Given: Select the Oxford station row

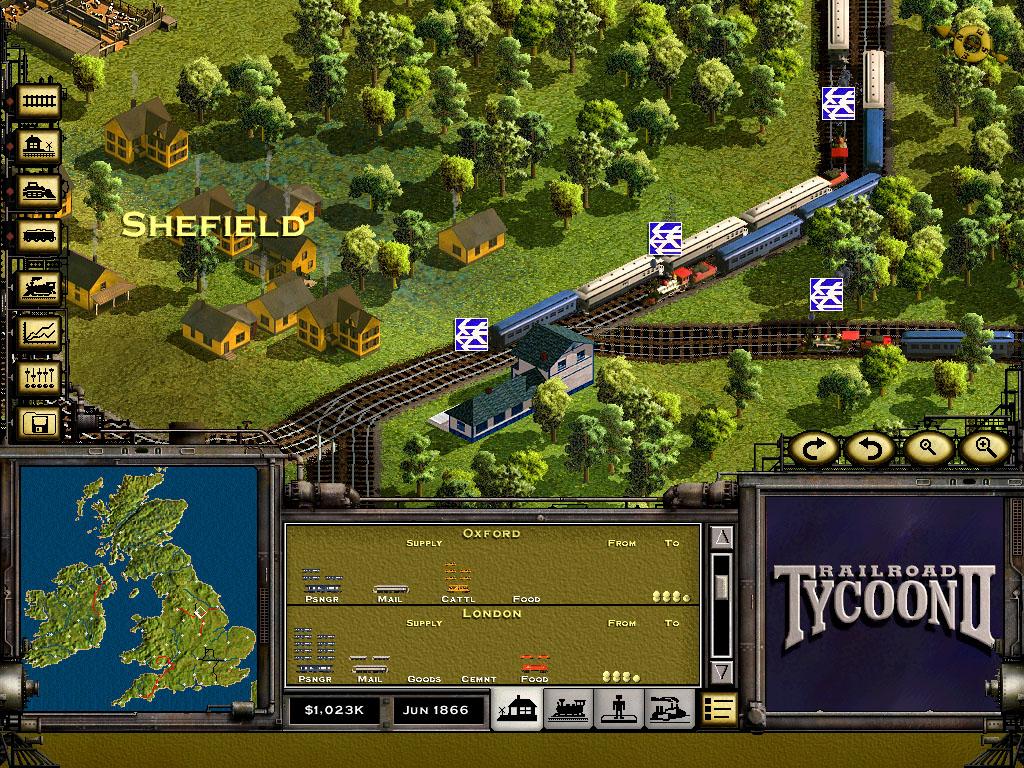Looking at the screenshot, I should 492,567.
